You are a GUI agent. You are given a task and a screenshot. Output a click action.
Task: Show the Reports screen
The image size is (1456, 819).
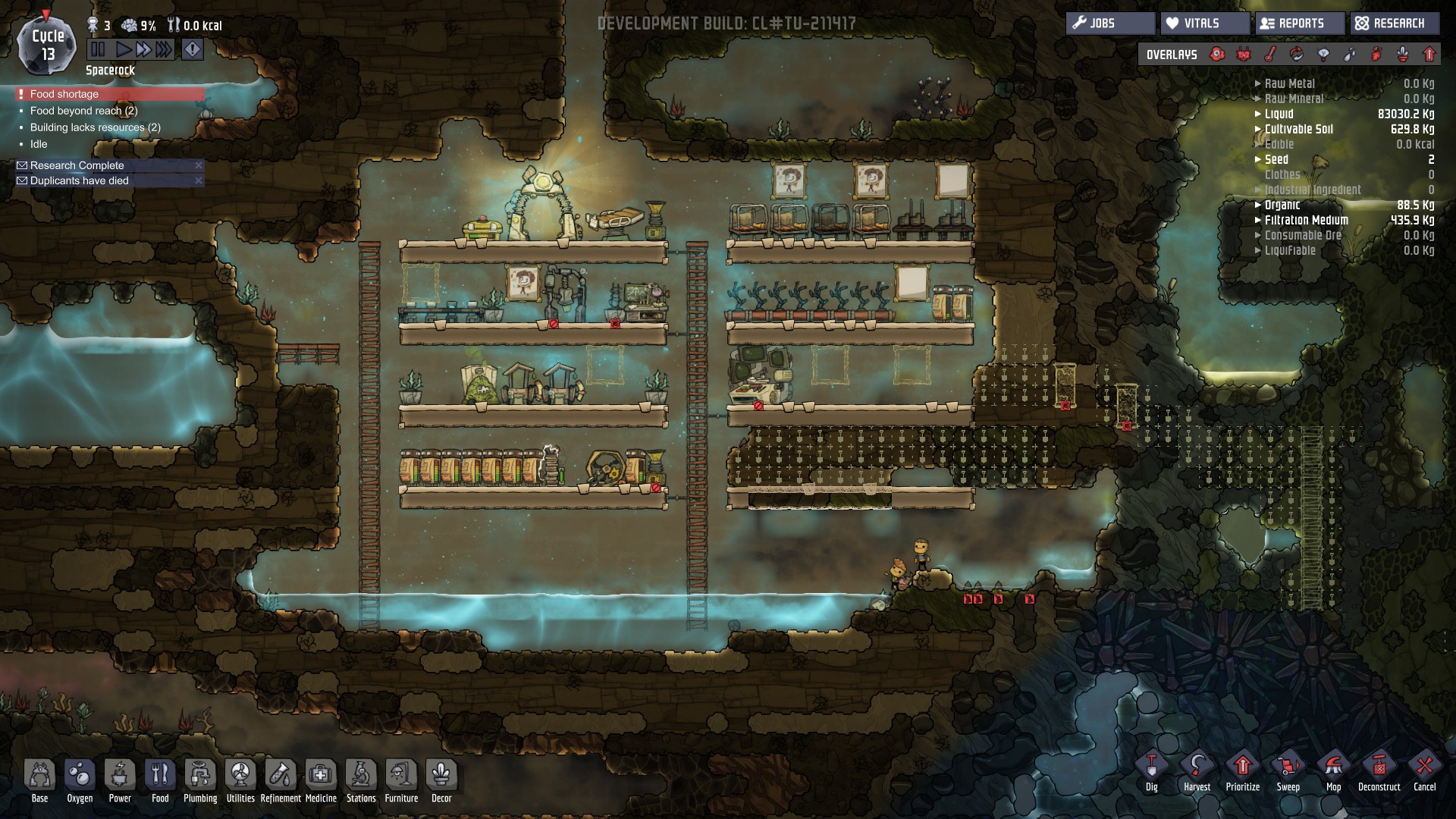click(1300, 24)
